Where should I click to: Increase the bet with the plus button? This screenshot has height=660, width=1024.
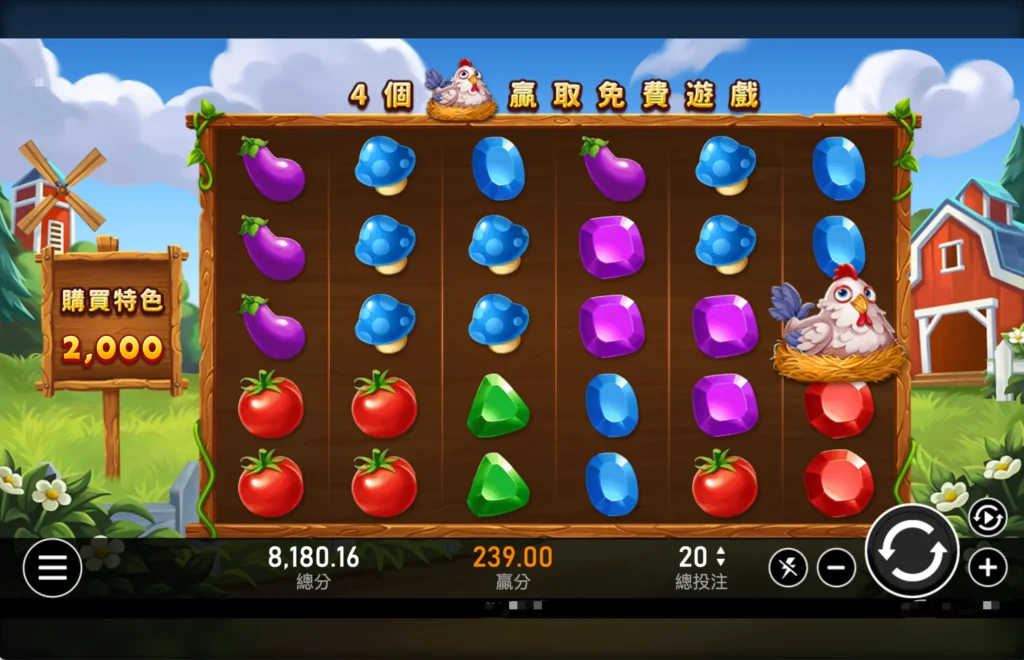(987, 568)
